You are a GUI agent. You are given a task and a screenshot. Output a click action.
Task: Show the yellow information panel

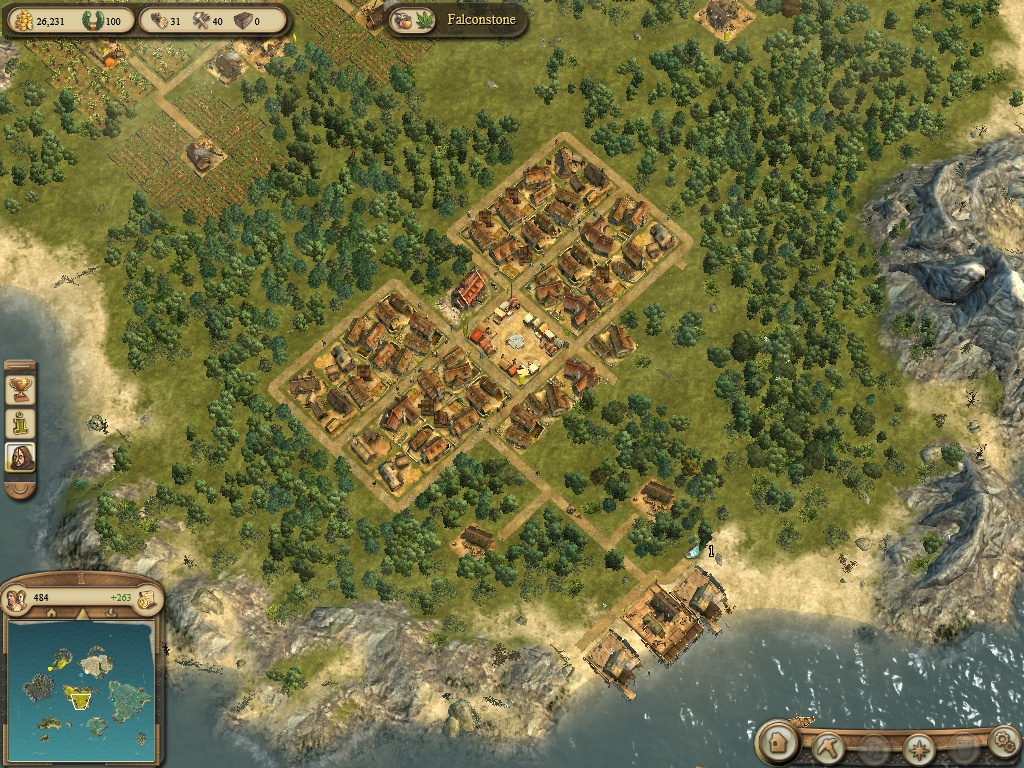tap(20, 422)
